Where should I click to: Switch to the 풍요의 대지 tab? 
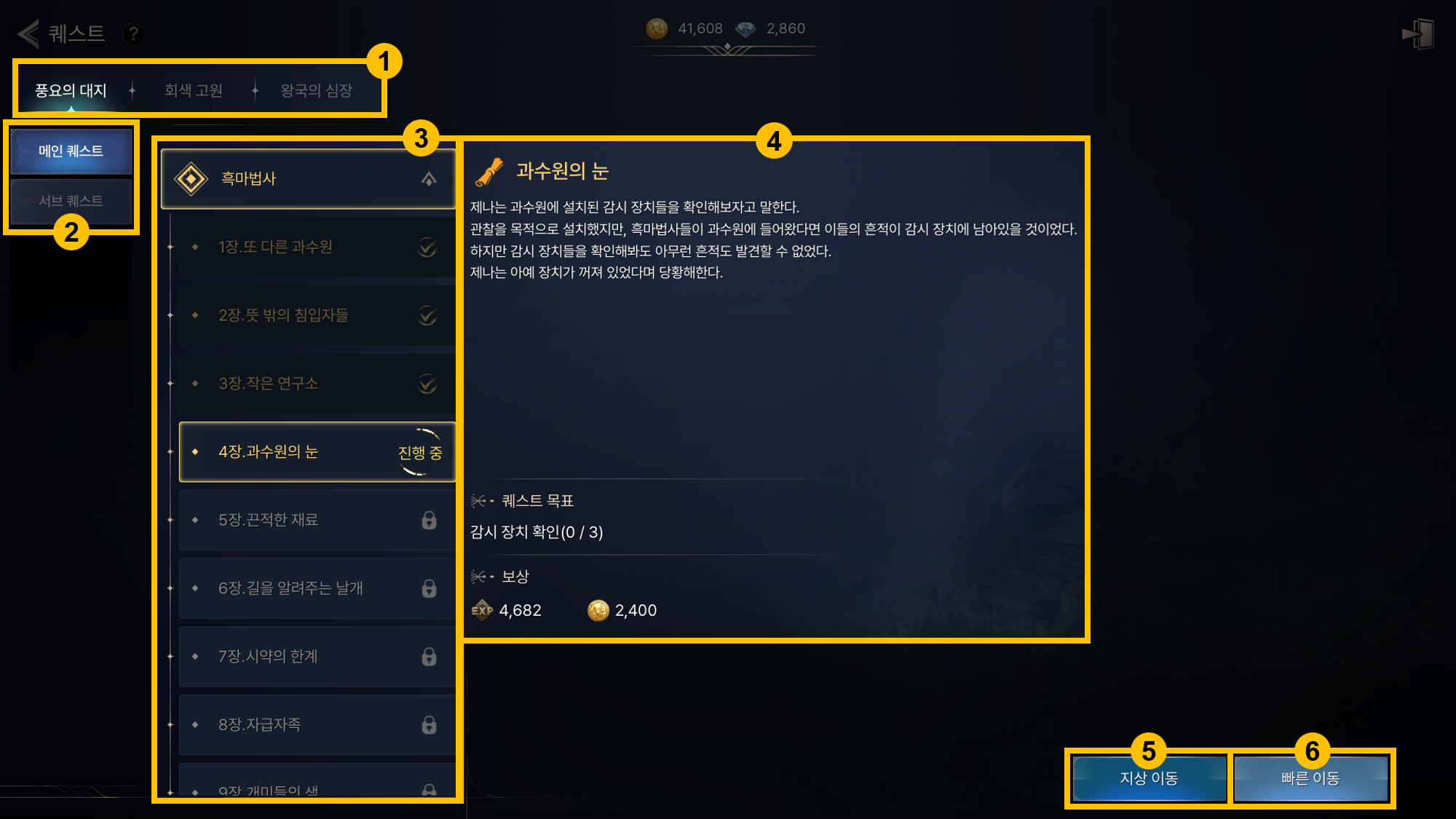71,90
